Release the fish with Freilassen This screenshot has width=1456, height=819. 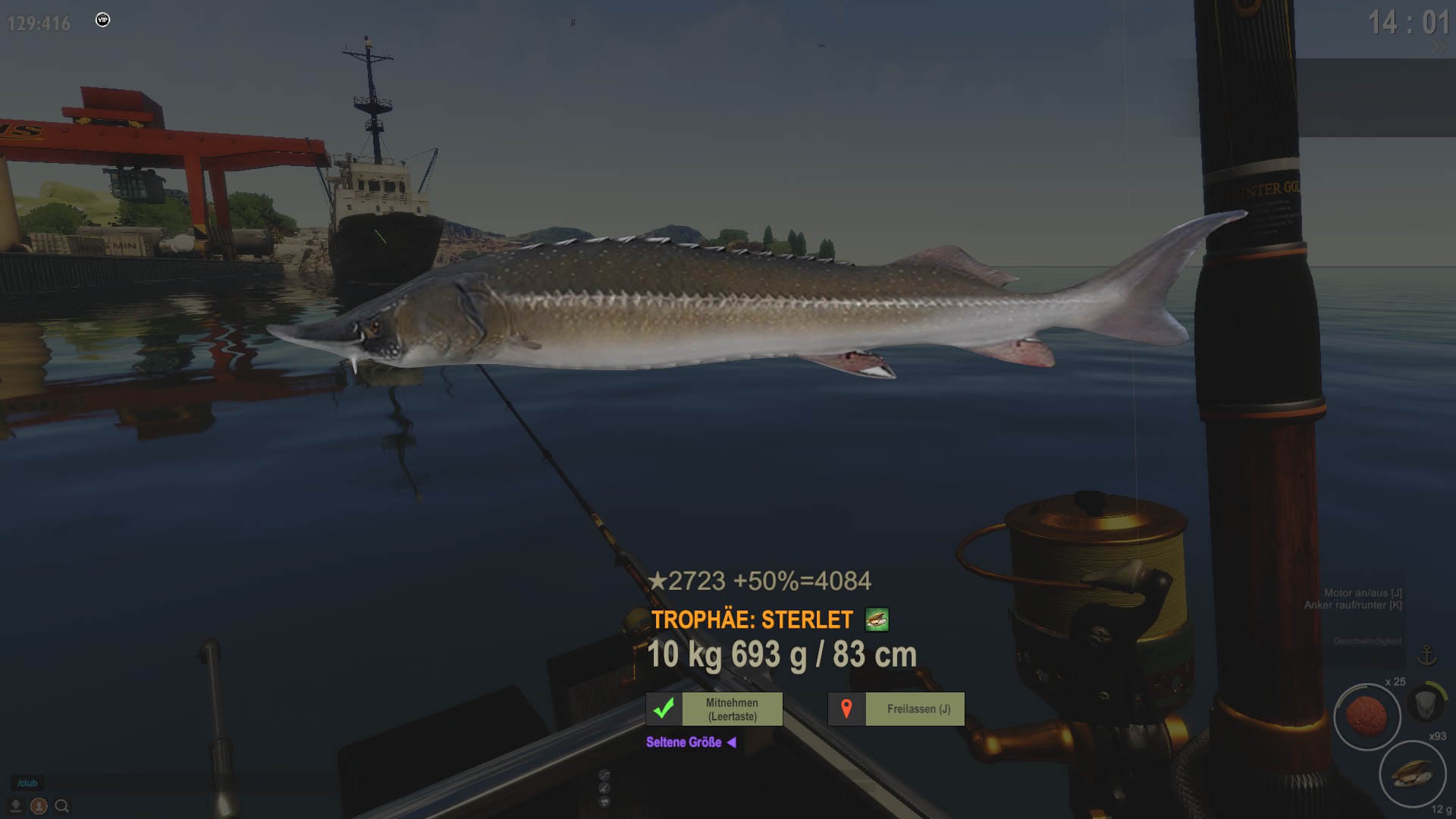tap(896, 709)
